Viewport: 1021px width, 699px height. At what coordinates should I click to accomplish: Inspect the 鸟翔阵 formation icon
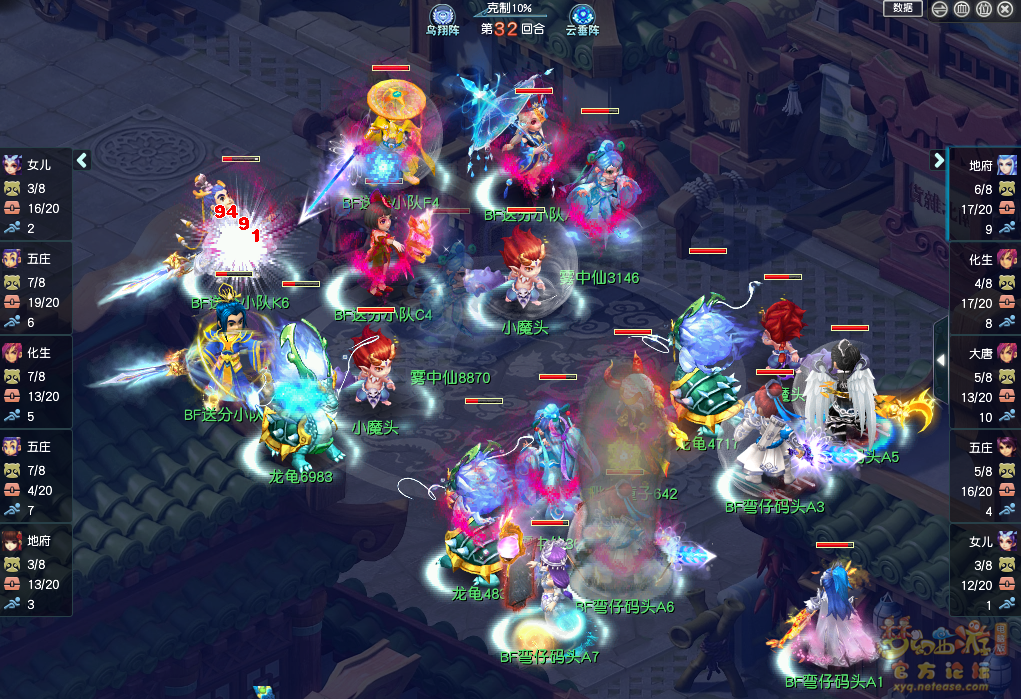point(443,16)
